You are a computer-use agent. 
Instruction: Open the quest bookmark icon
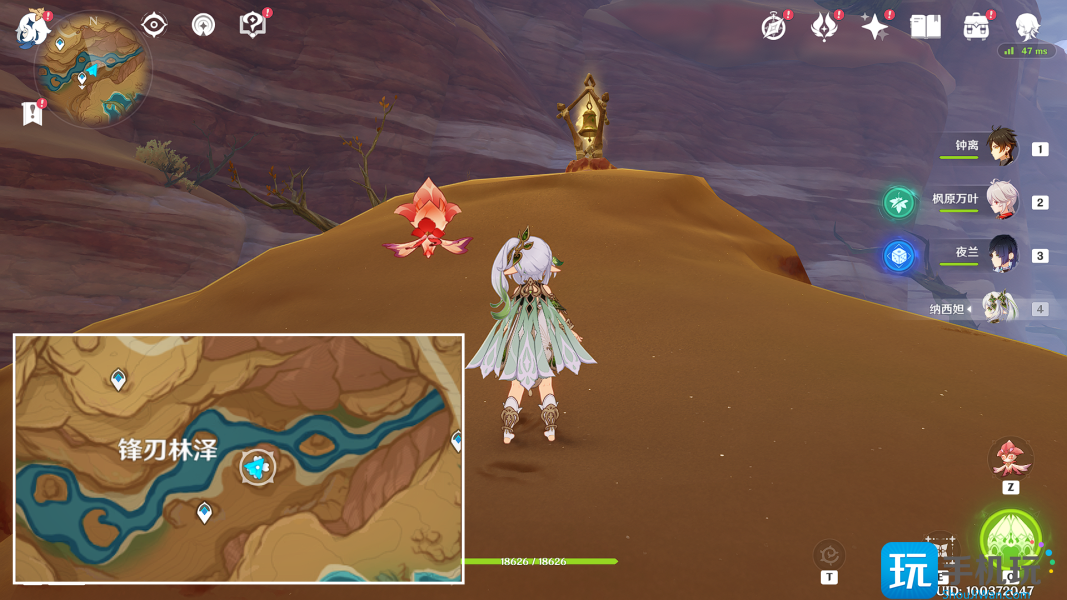click(33, 113)
